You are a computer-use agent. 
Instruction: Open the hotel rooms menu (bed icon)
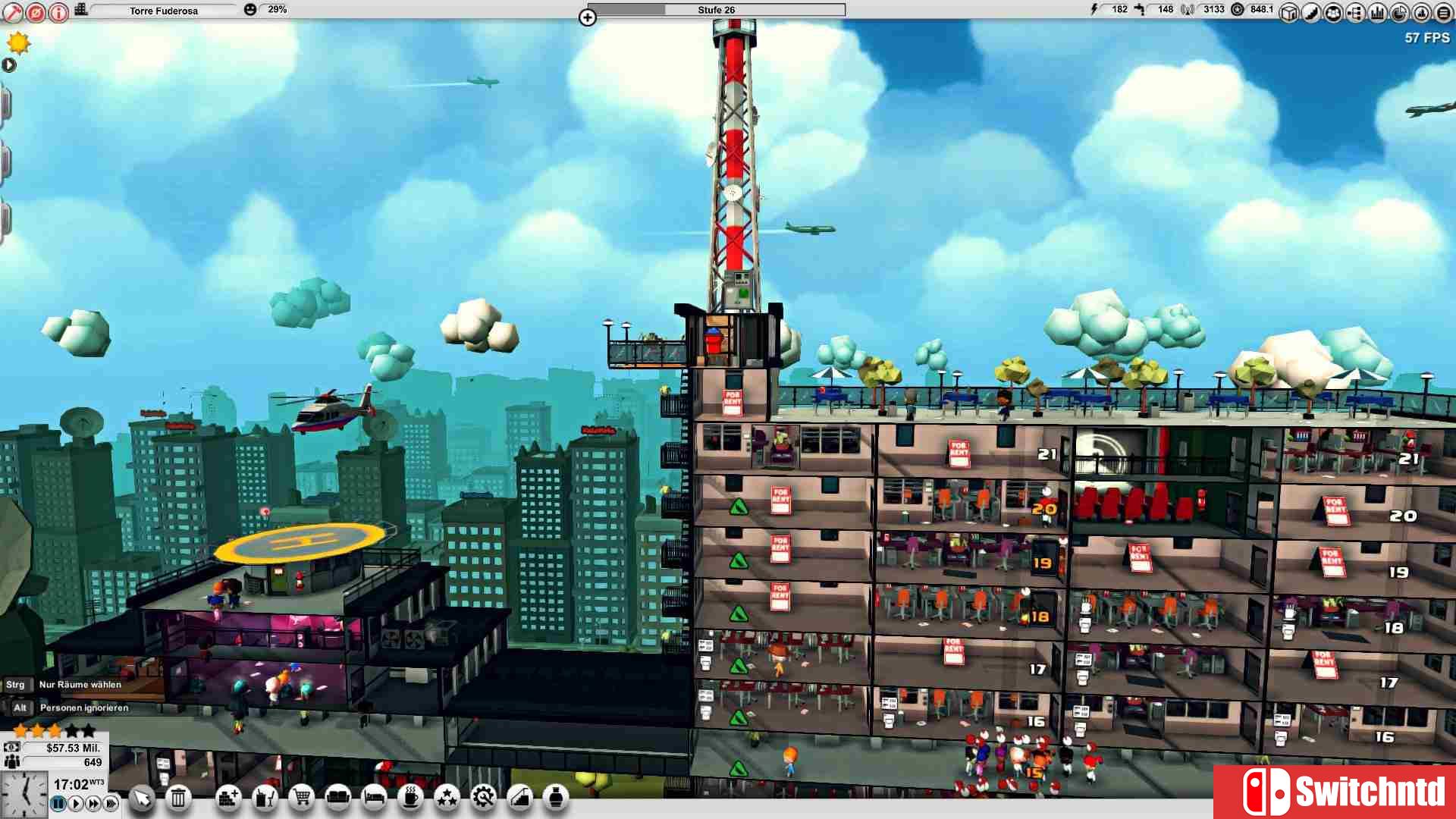click(x=374, y=799)
